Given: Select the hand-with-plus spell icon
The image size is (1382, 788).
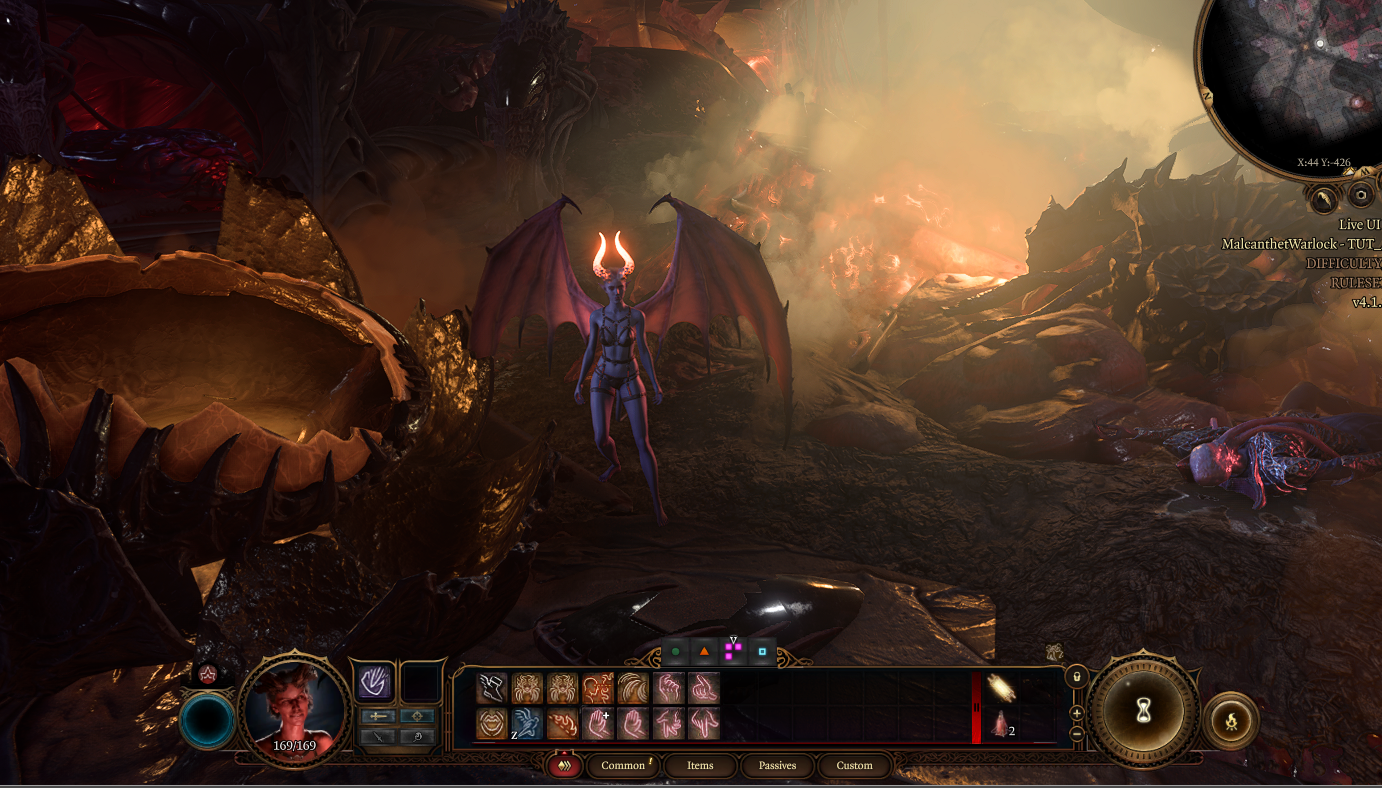Looking at the screenshot, I should tap(599, 723).
